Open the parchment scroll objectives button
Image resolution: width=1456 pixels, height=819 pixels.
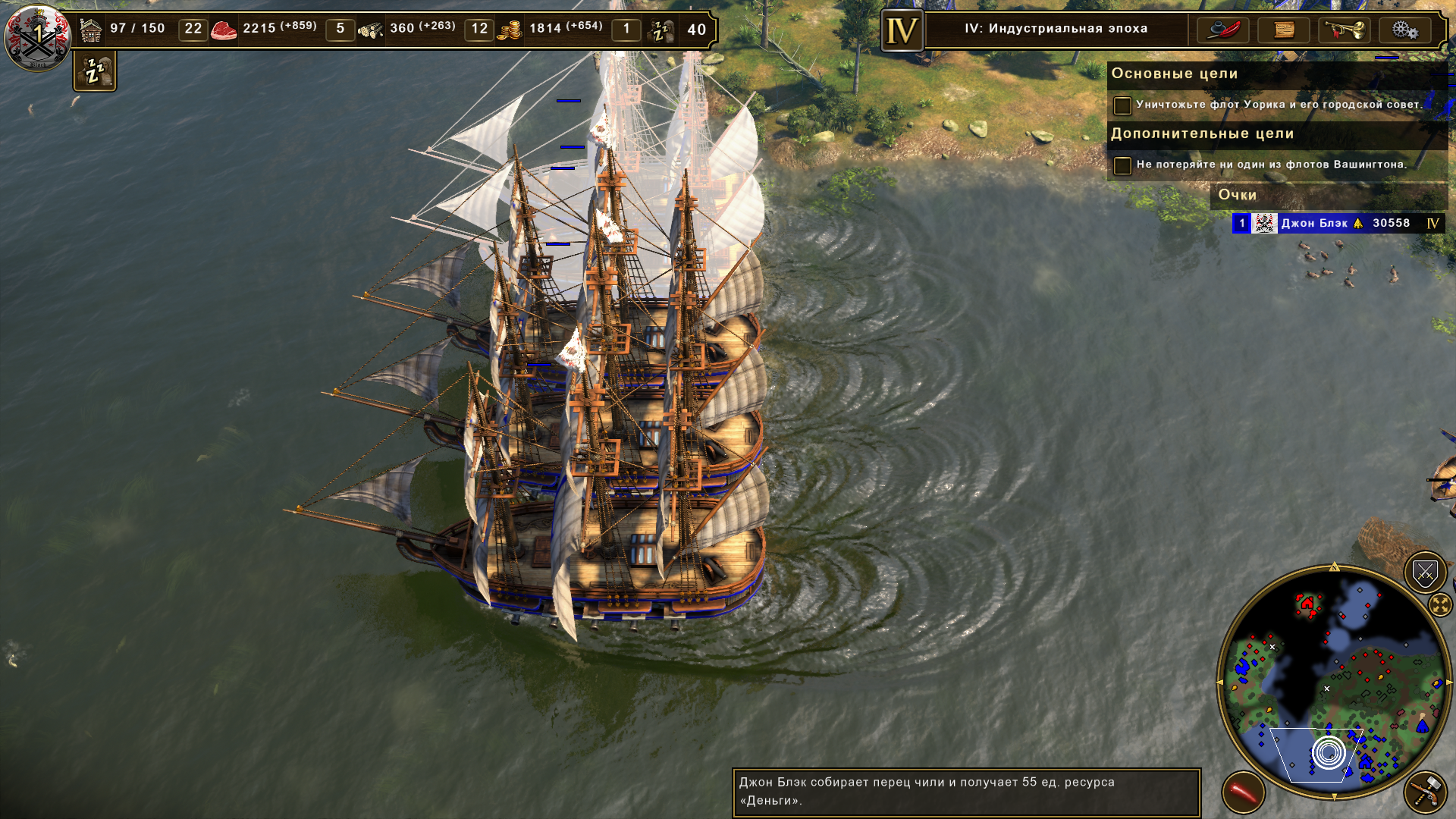[1283, 30]
